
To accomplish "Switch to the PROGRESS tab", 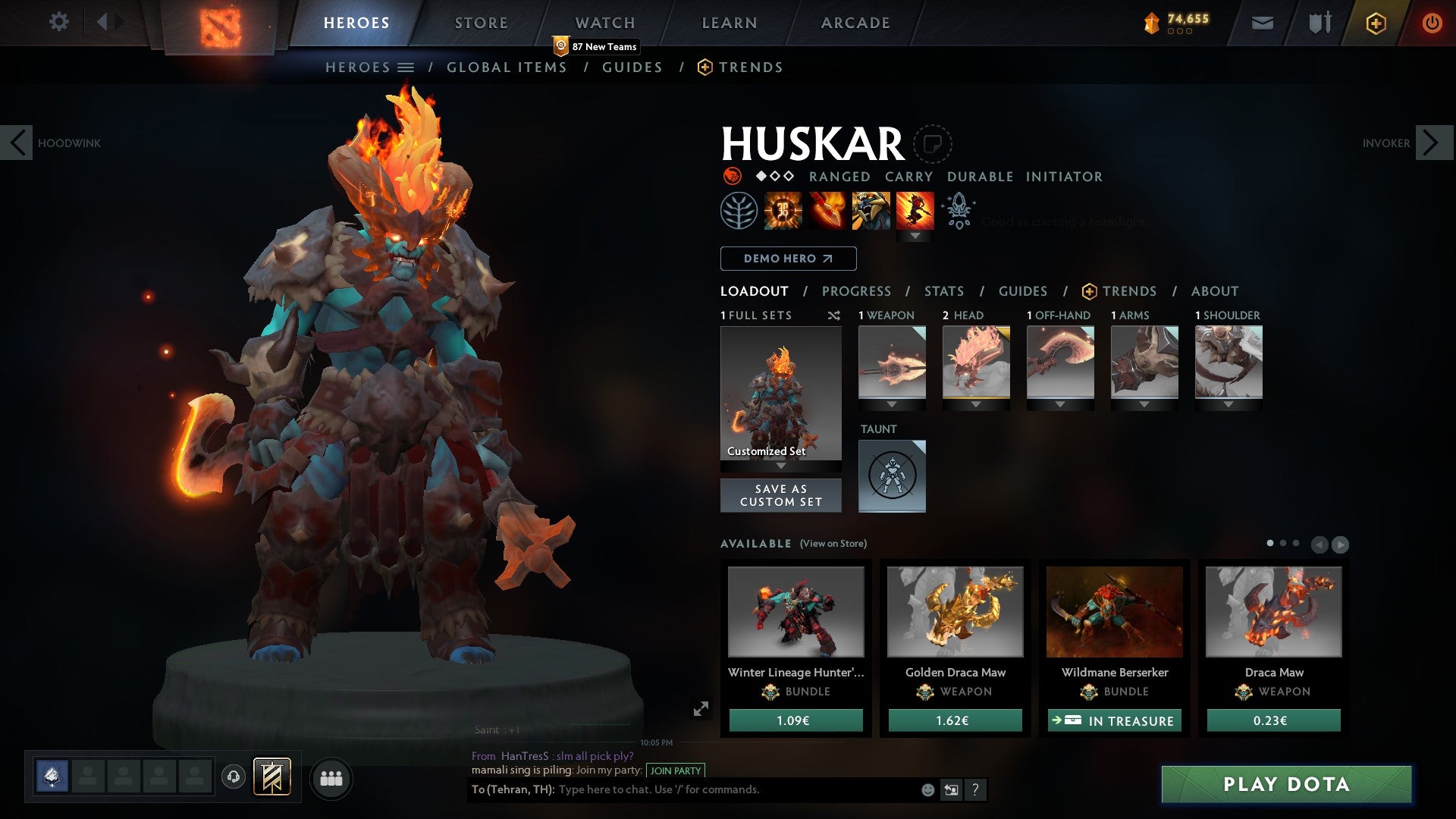I will point(856,291).
